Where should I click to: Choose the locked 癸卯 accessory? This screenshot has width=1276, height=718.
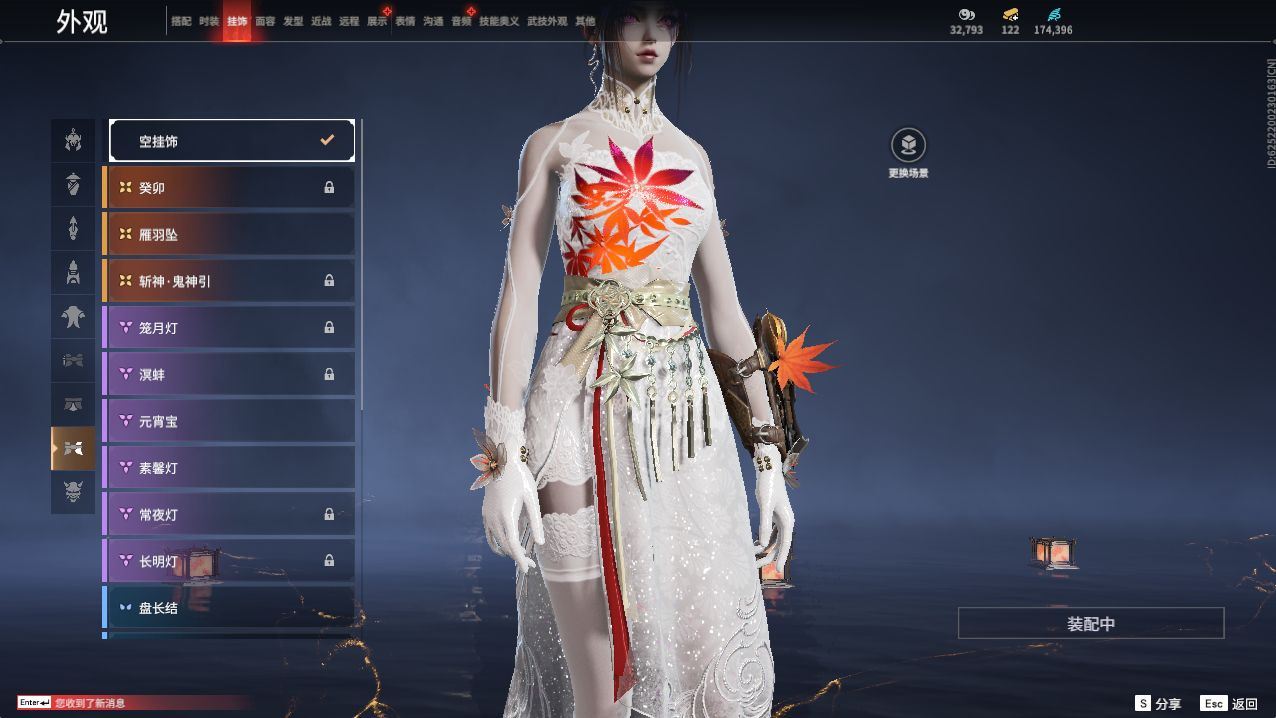230,188
